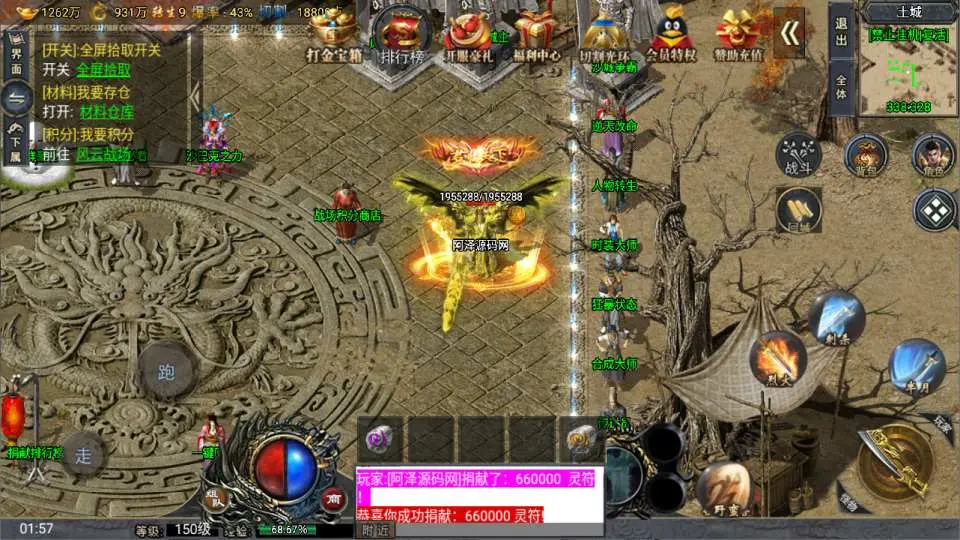Open the 开服豪礼 gift event
Viewport: 960px width, 540px height.
pyautogui.click(x=468, y=36)
